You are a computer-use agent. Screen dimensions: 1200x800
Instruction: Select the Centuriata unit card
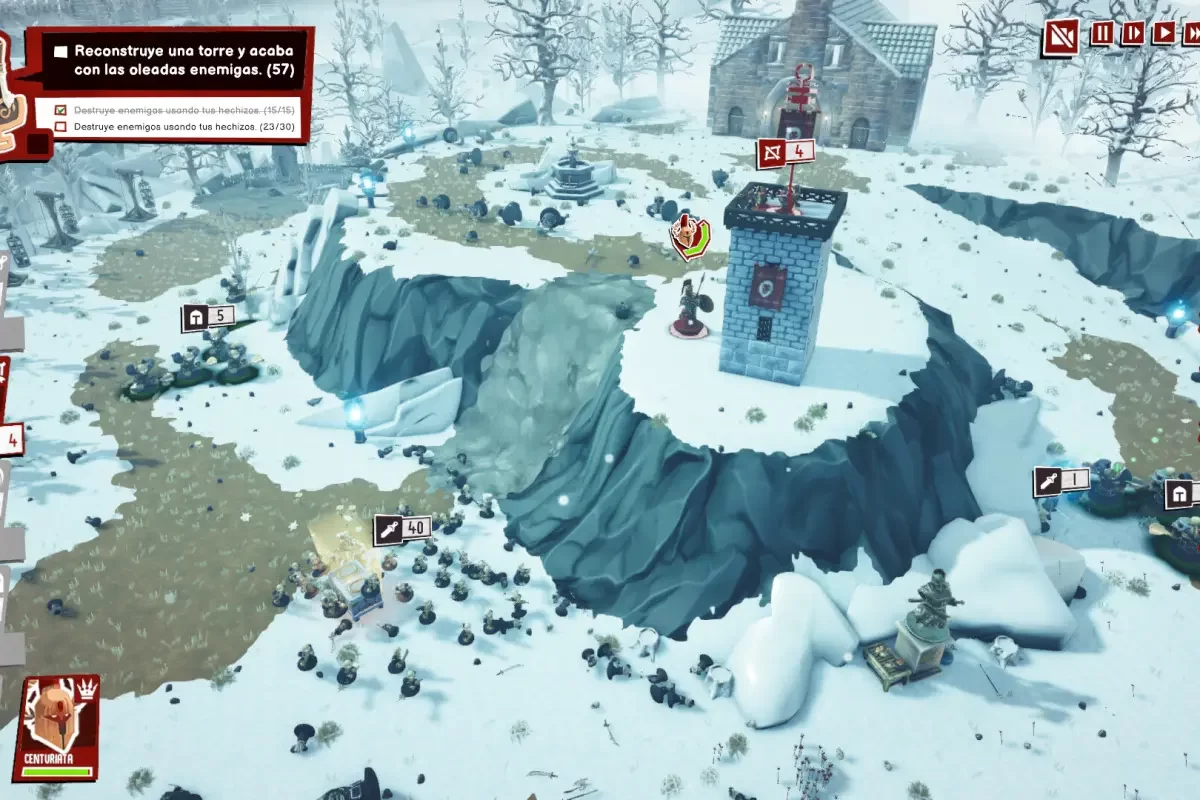55,727
